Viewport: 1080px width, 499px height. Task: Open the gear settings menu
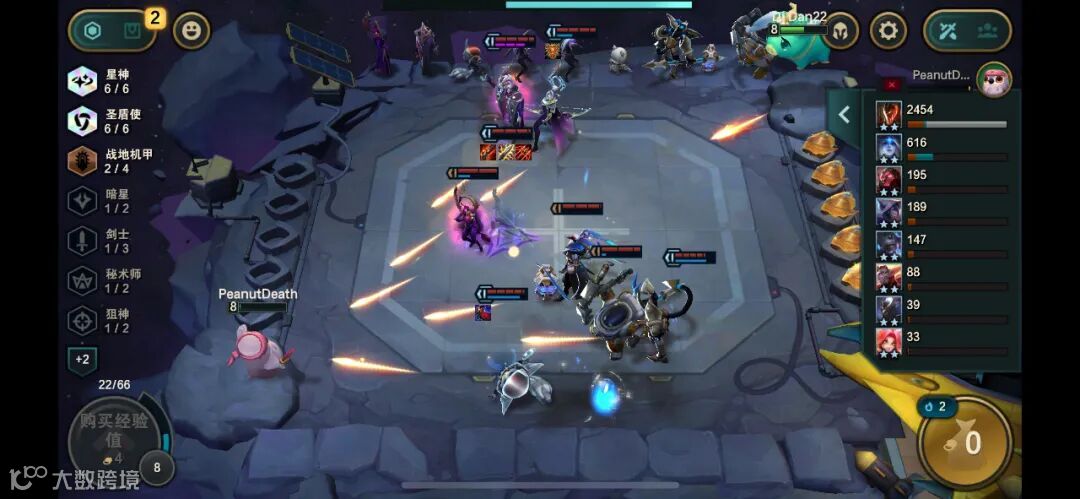click(x=888, y=31)
